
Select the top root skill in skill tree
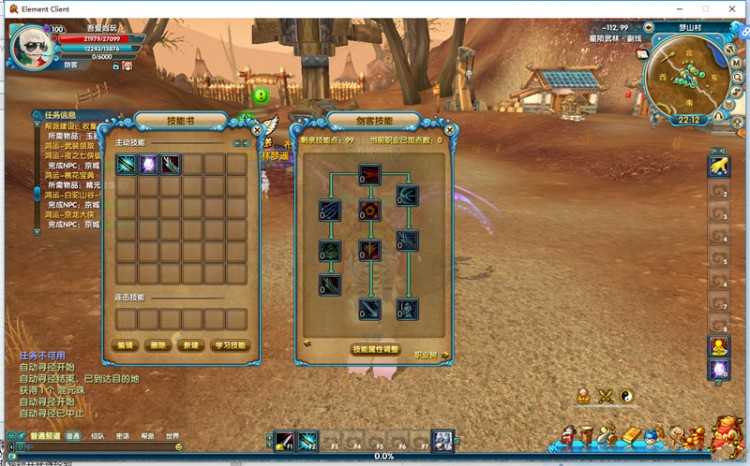click(370, 175)
